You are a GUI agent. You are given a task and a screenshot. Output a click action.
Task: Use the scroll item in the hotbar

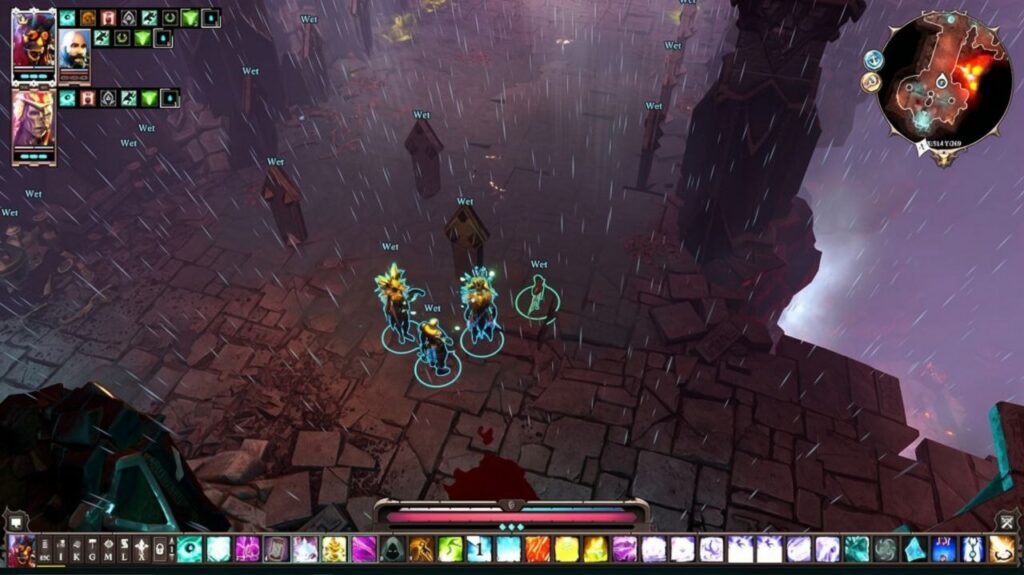tap(276, 549)
